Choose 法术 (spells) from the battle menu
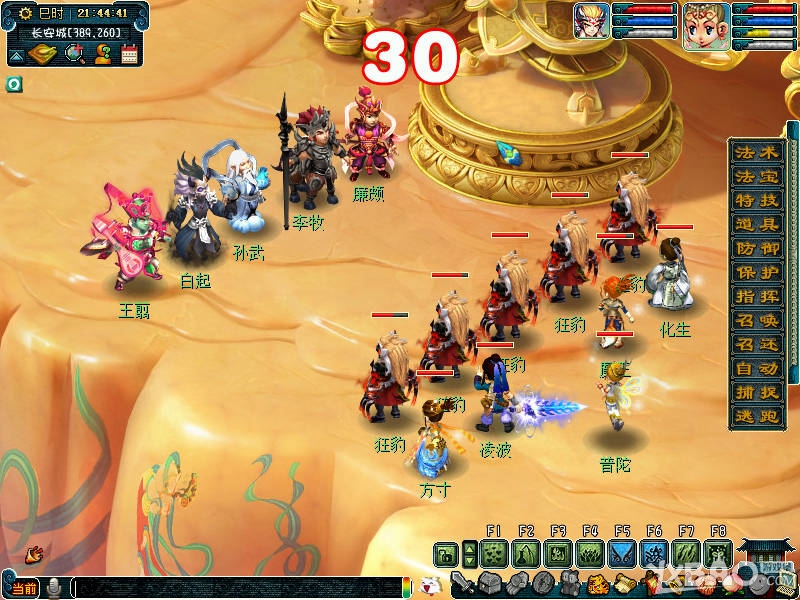The image size is (800, 600). tap(757, 152)
